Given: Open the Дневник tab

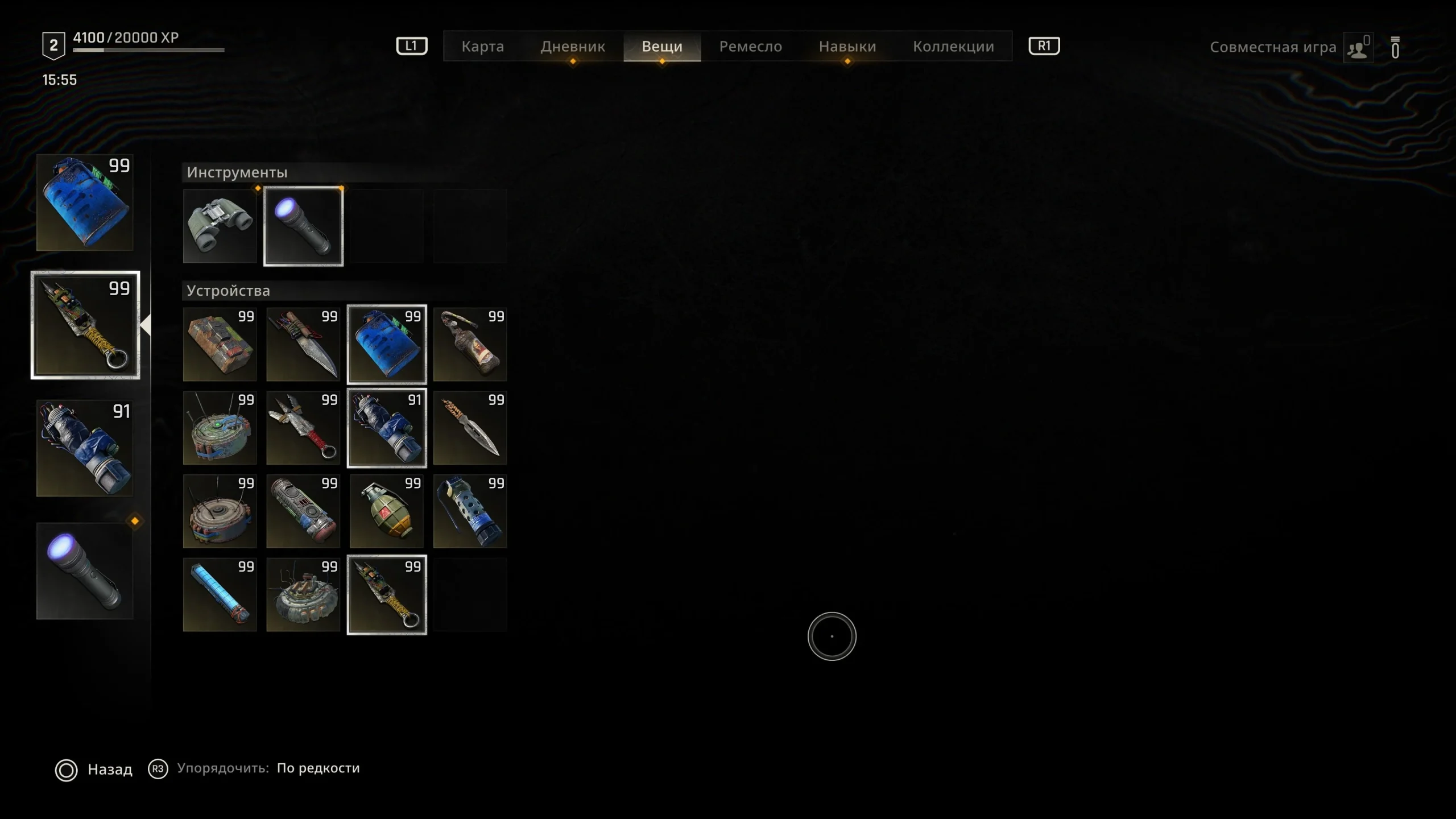Looking at the screenshot, I should click(572, 47).
